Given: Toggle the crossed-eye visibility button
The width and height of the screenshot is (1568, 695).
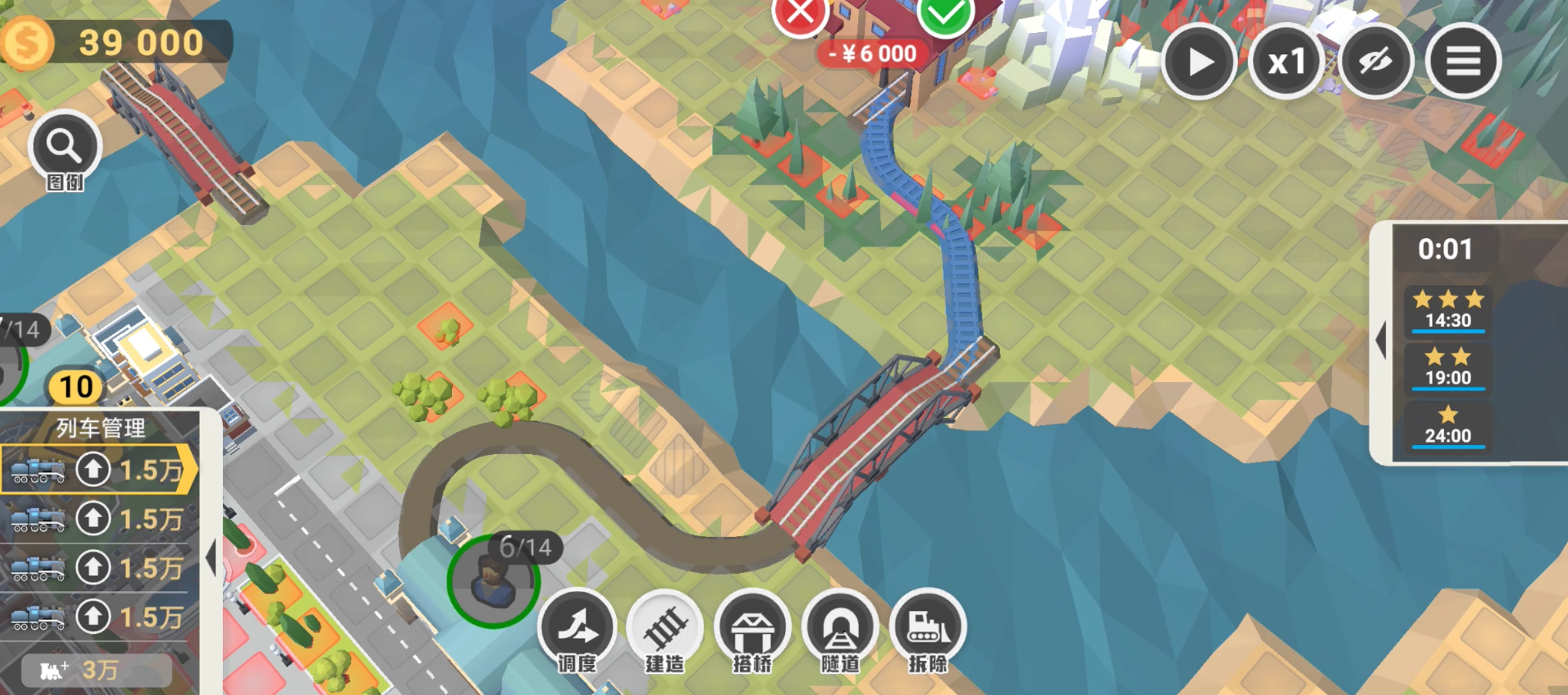Looking at the screenshot, I should point(1375,62).
